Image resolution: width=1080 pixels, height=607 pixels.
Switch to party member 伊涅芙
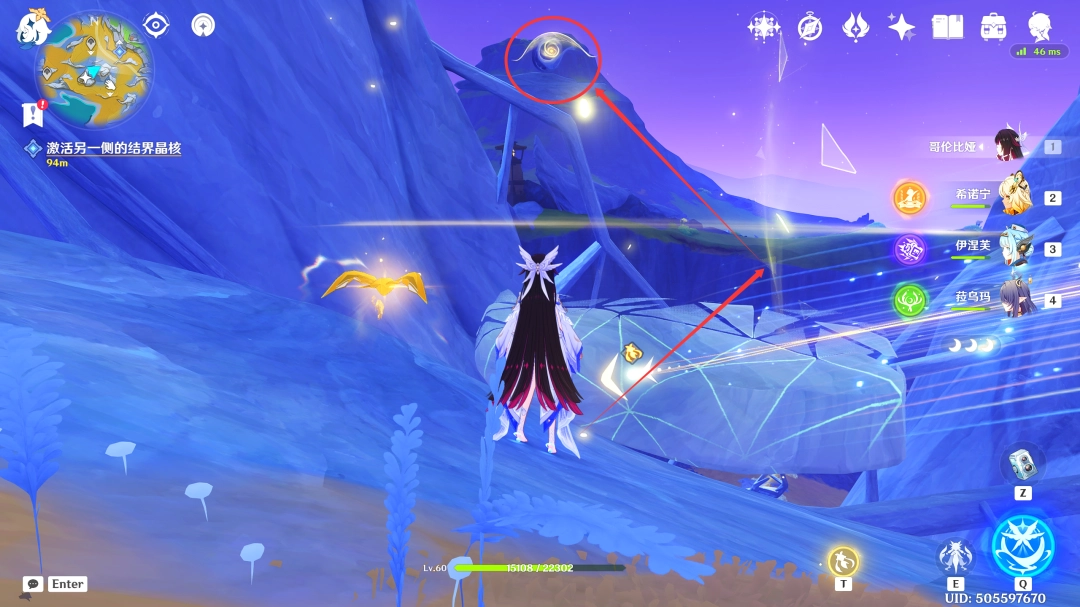click(x=1014, y=248)
